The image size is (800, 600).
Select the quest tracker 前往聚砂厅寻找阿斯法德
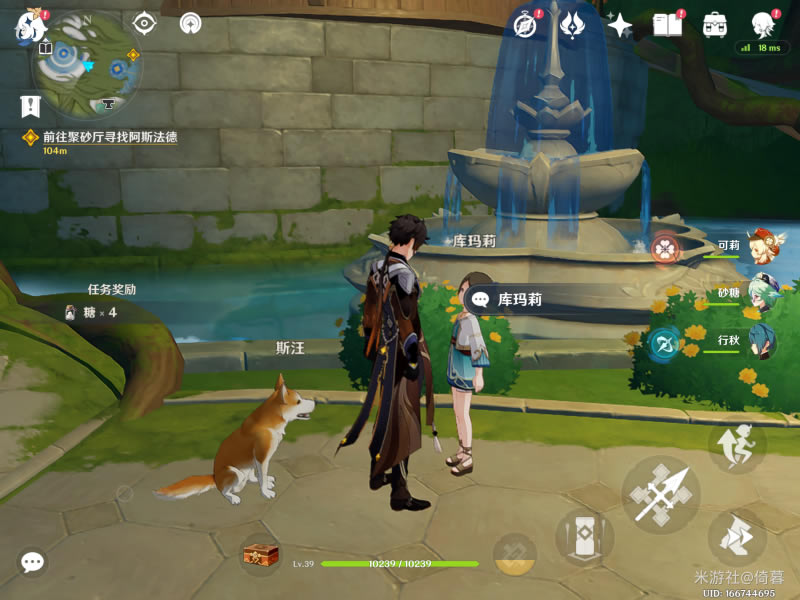point(109,137)
